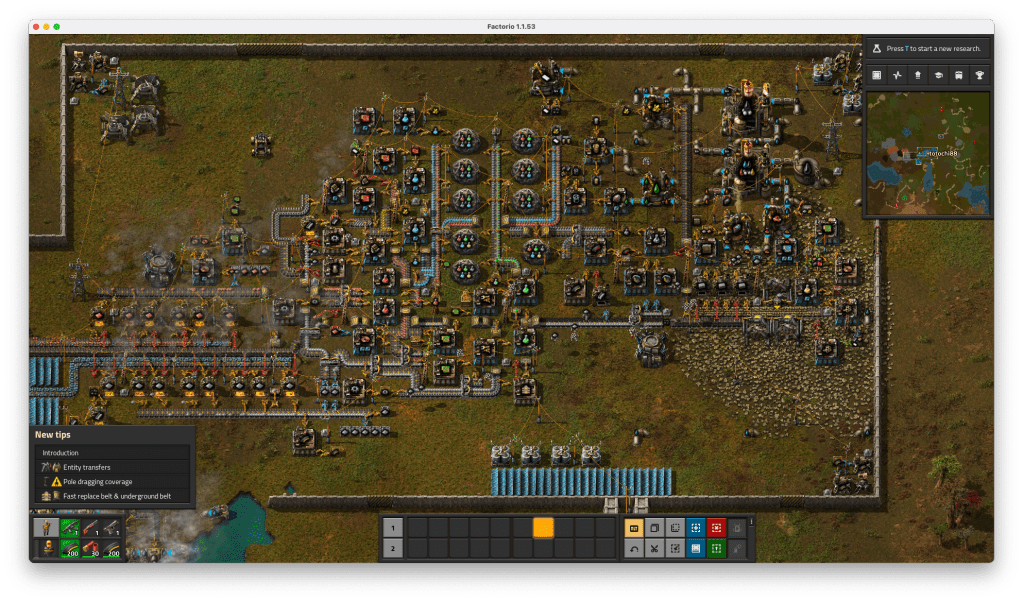Open the Pole dragging coverage tip

pos(112,481)
